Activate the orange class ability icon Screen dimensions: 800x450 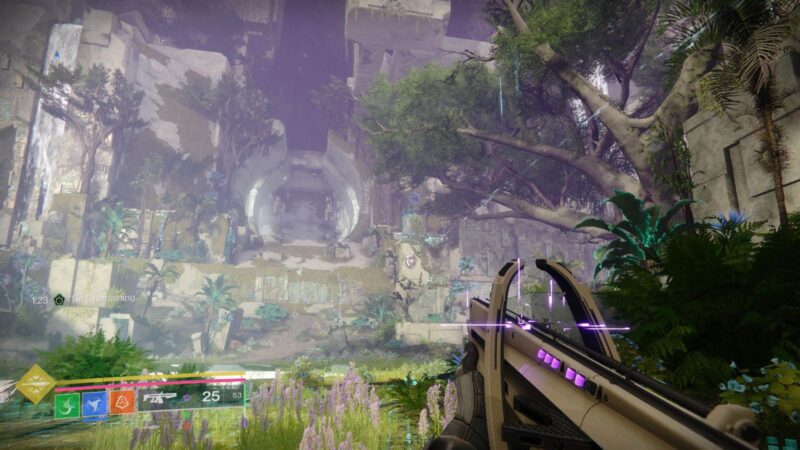click(122, 403)
